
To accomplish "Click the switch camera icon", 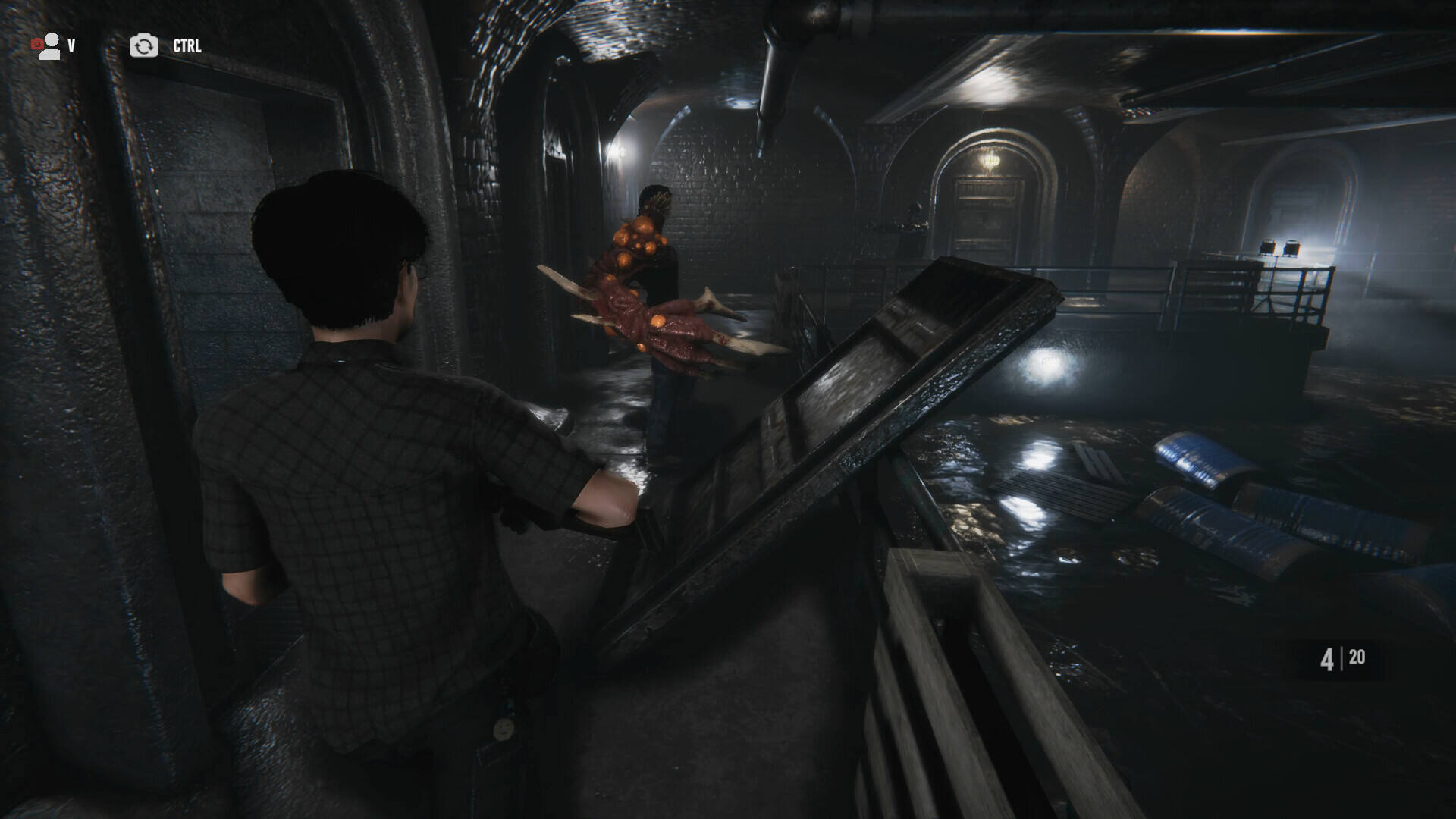I will click(x=143, y=46).
